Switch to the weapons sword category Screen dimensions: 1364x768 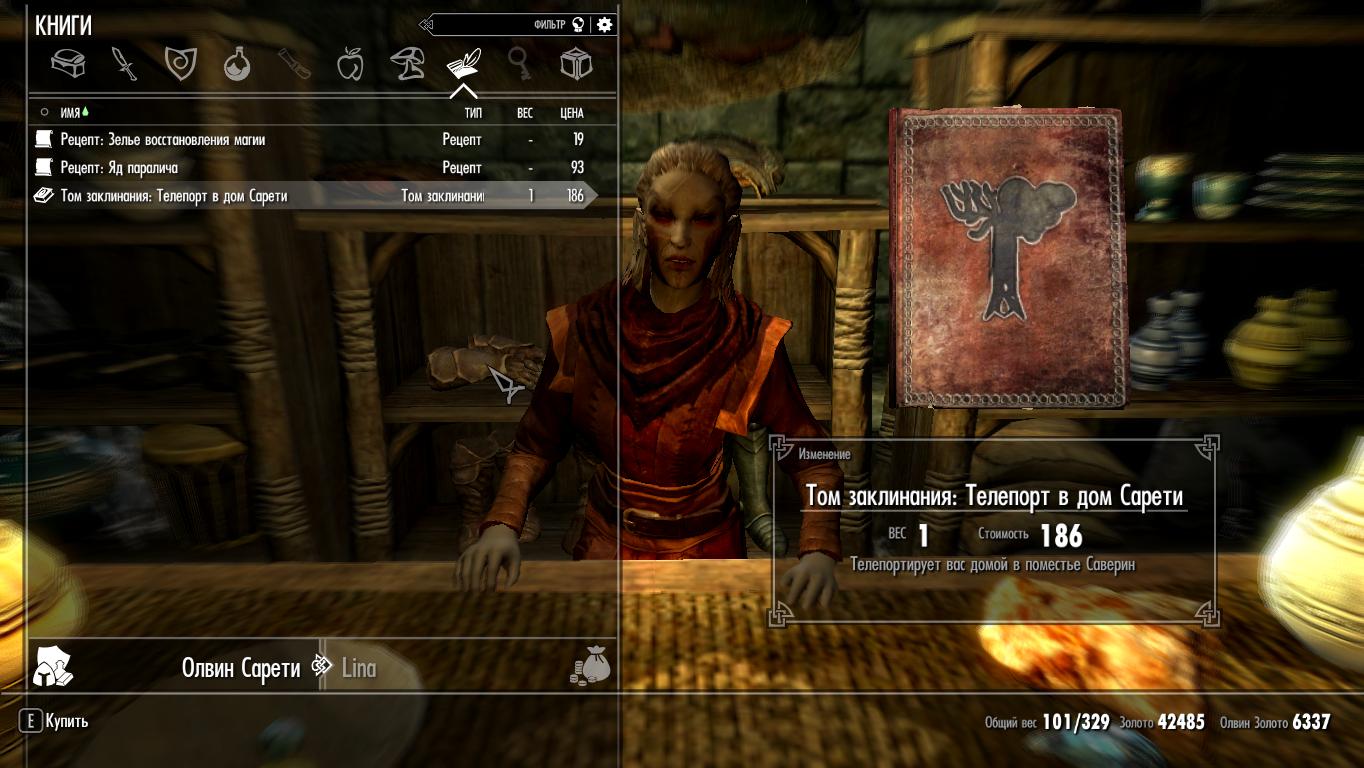pyautogui.click(x=124, y=64)
